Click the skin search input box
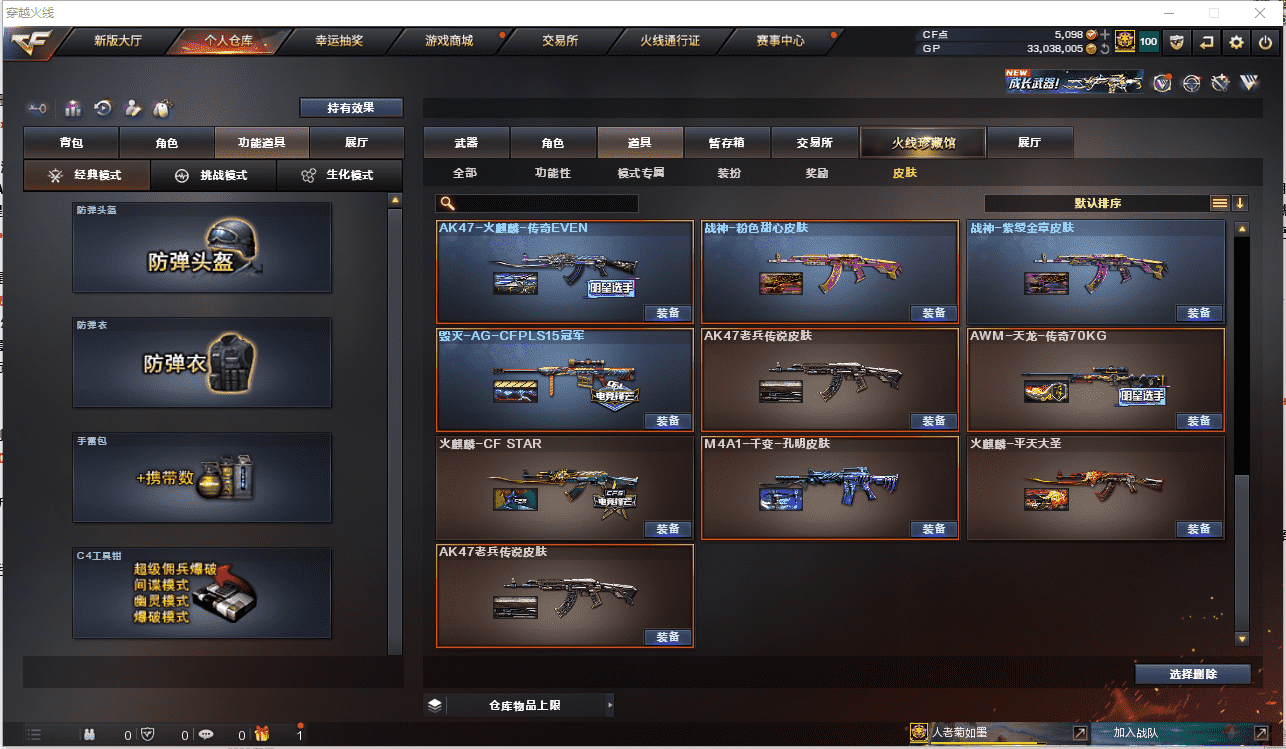Image resolution: width=1286 pixels, height=749 pixels. (546, 203)
